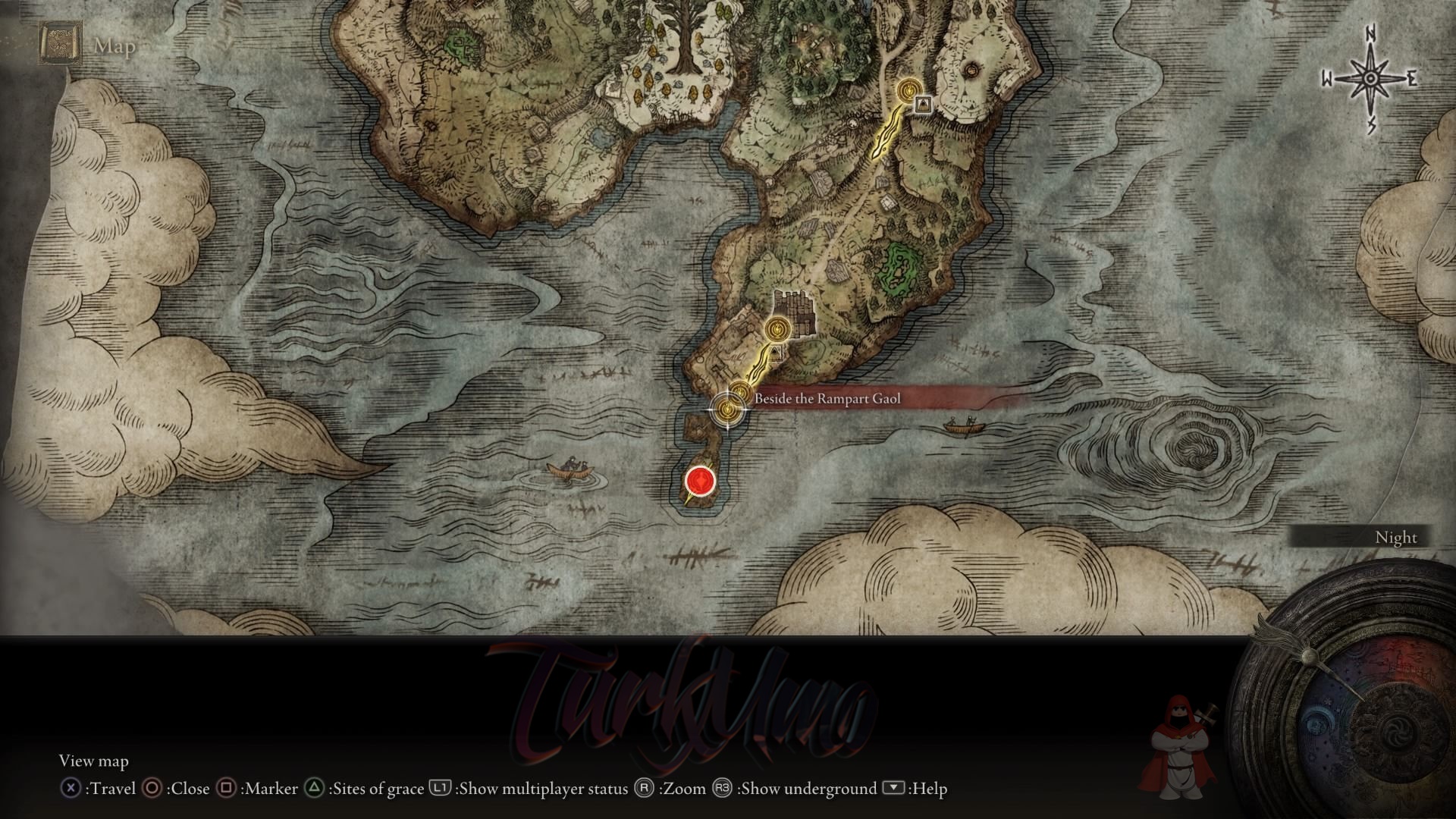Click the red beacon marker on the islet
Viewport: 1456px width, 819px height.
coord(700,481)
